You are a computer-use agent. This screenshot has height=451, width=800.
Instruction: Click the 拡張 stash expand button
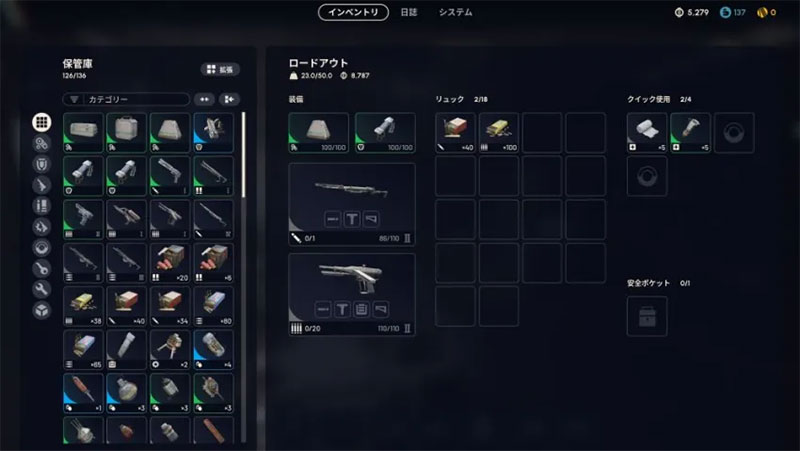(220, 69)
